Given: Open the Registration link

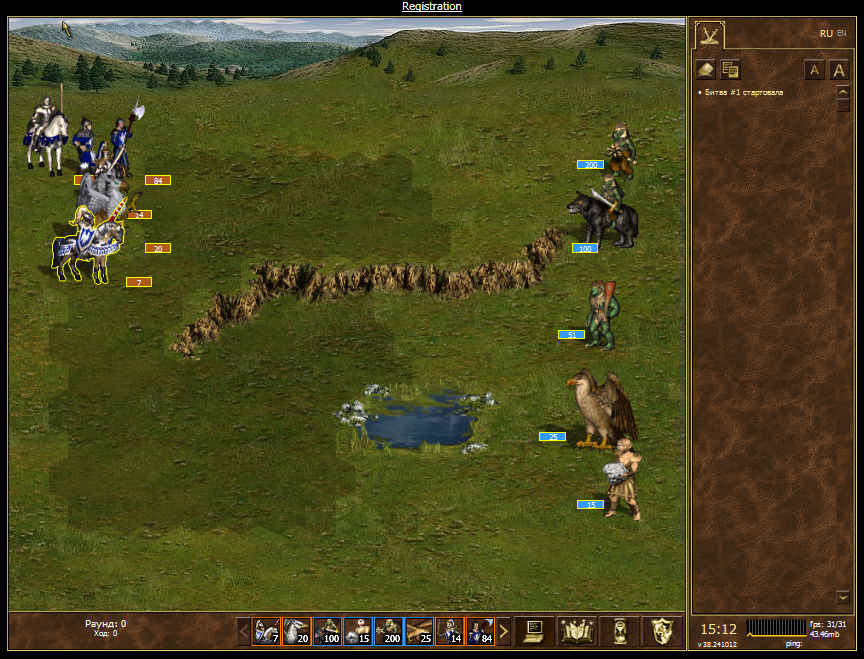Looking at the screenshot, I should click(x=432, y=6).
